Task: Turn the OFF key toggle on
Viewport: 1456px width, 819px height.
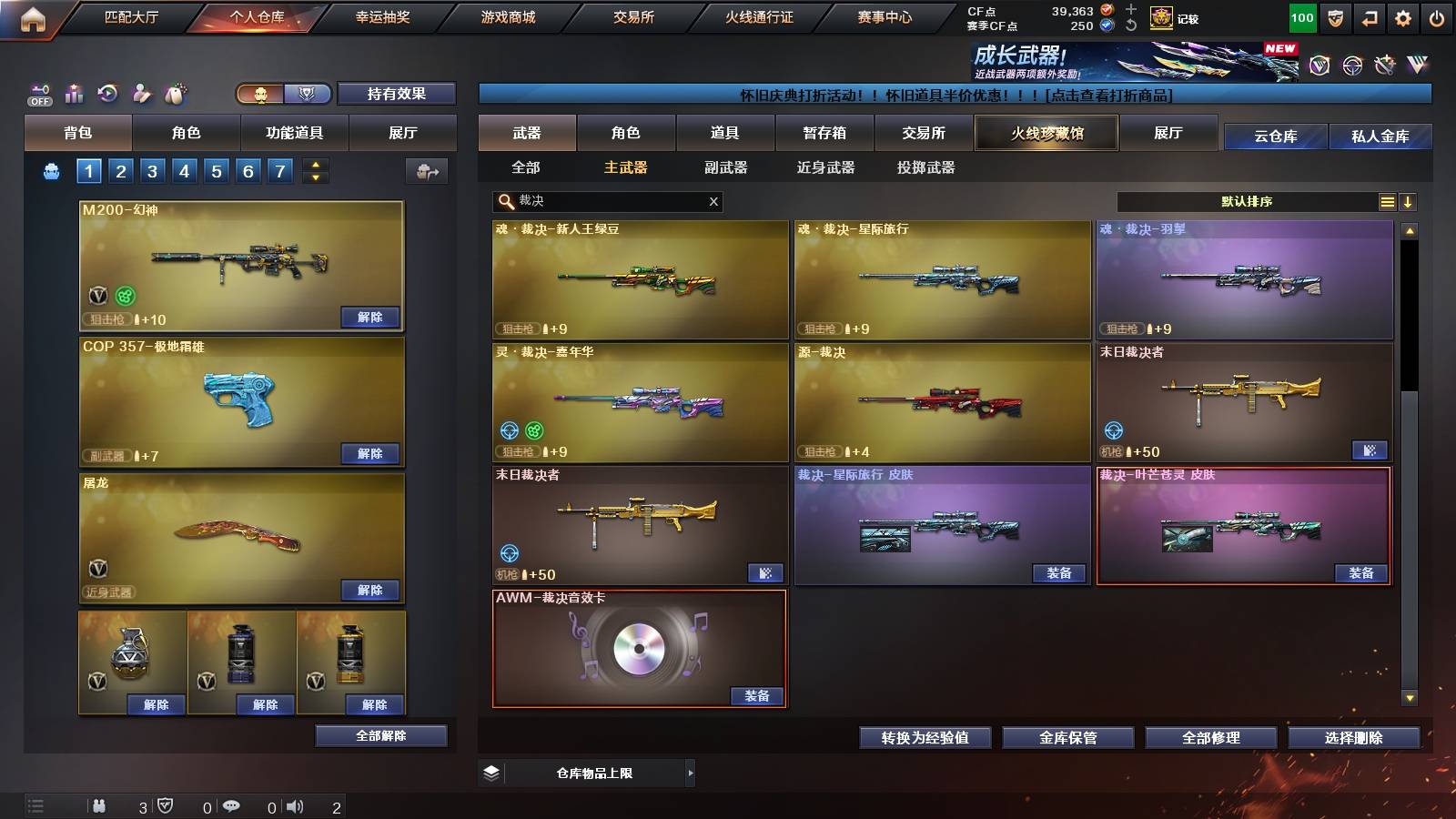Action: [x=38, y=91]
